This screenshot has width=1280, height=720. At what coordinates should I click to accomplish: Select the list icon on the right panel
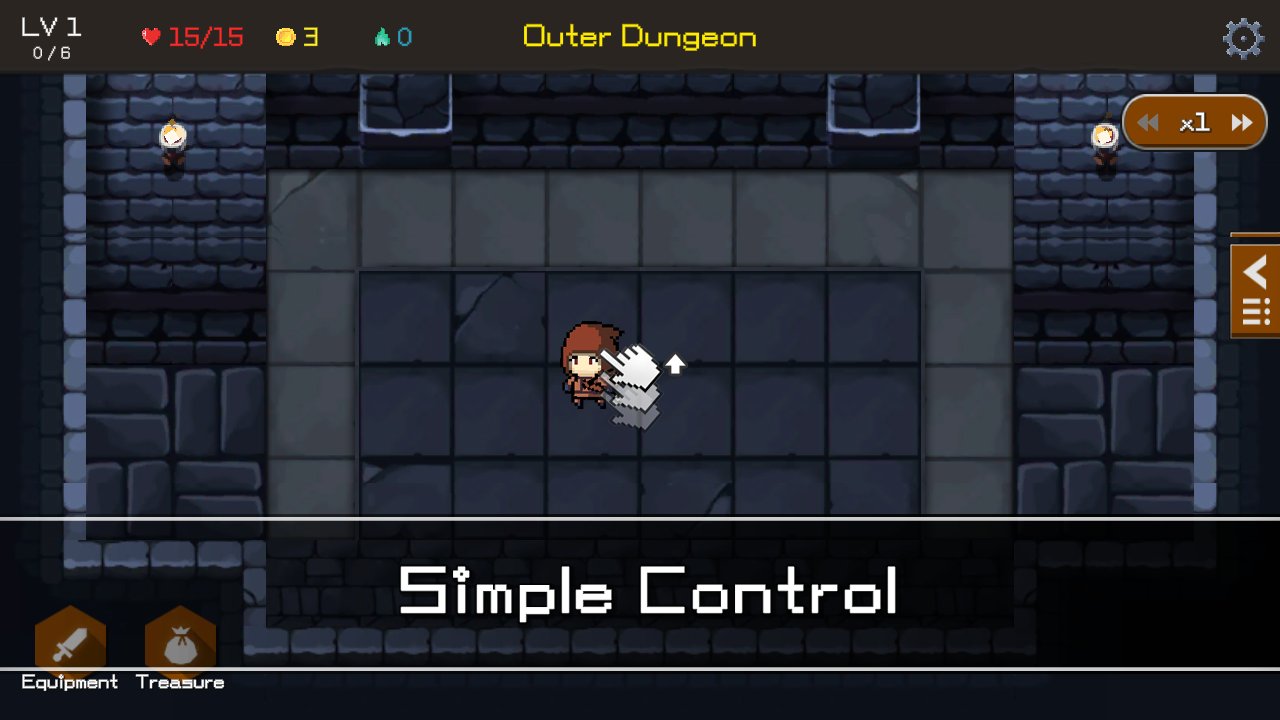[1255, 310]
